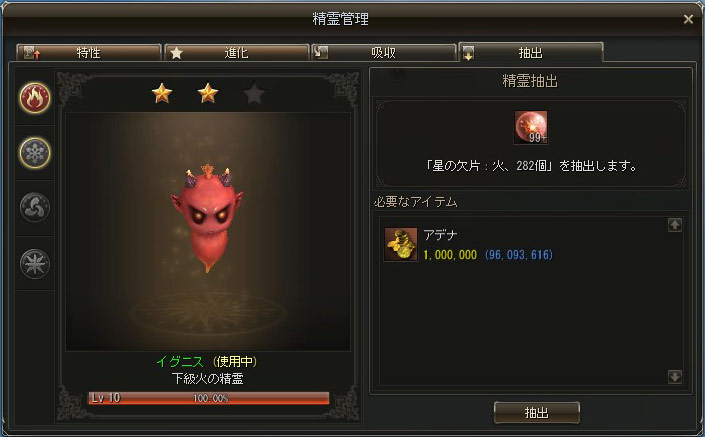Switch to the 特性 tab
Screen dimensions: 705x437
click(x=88, y=51)
